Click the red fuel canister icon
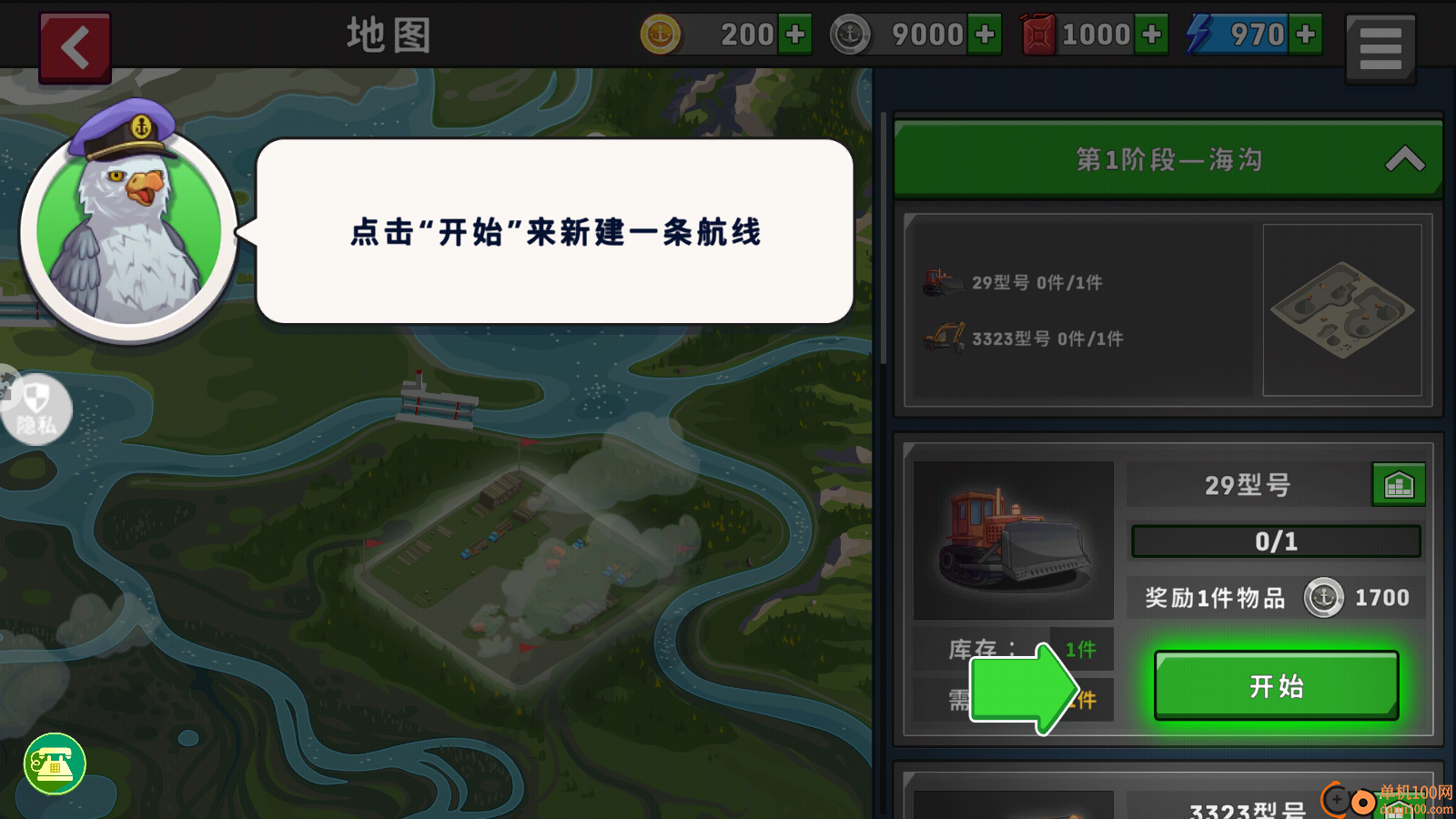The width and height of the screenshot is (1456, 819). coord(1038,34)
